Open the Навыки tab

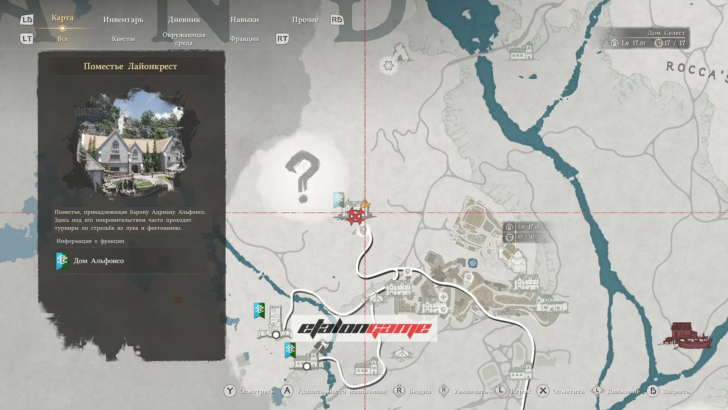[245, 18]
